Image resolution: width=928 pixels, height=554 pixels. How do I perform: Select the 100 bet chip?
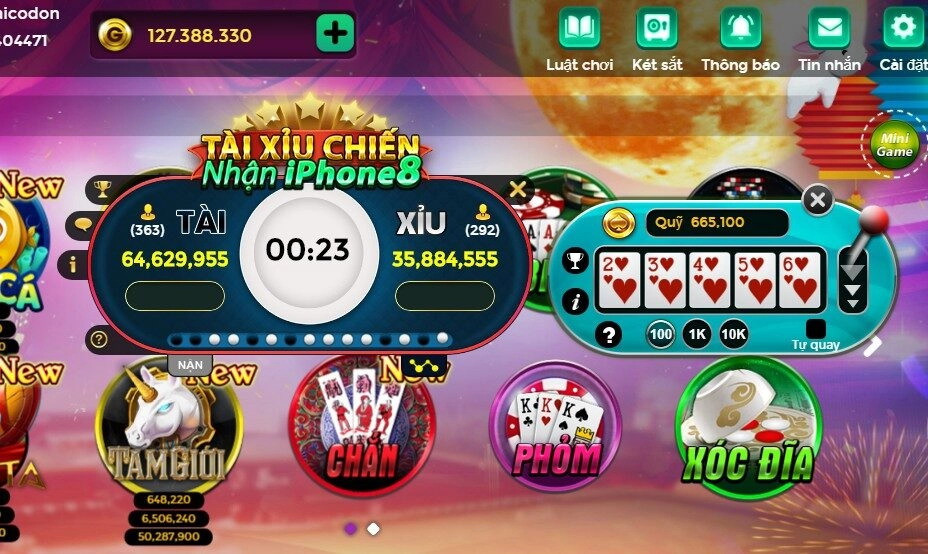660,334
